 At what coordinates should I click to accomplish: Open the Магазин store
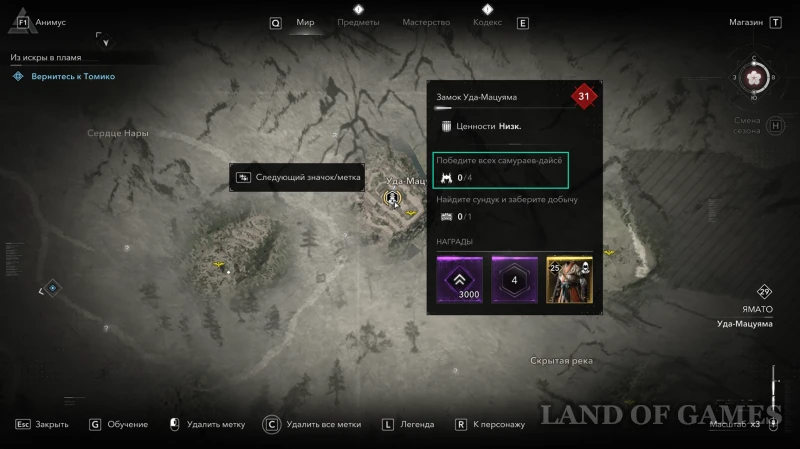pyautogui.click(x=746, y=22)
